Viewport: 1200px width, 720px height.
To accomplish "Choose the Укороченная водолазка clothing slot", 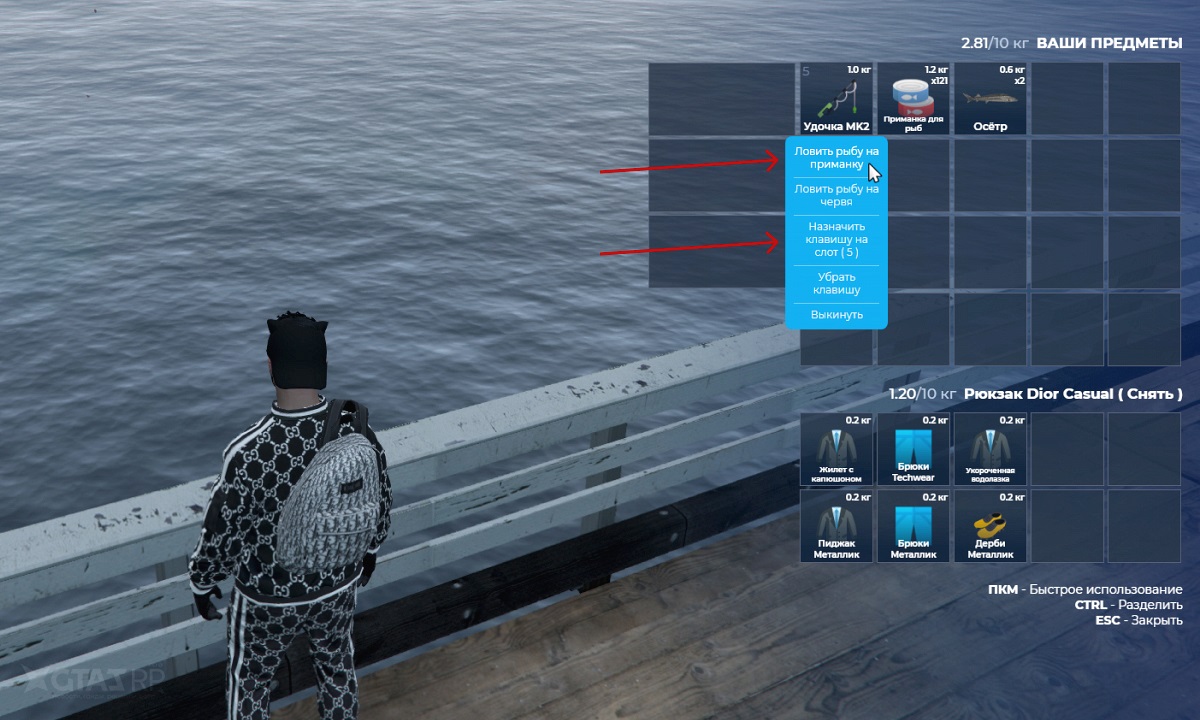I will click(990, 449).
